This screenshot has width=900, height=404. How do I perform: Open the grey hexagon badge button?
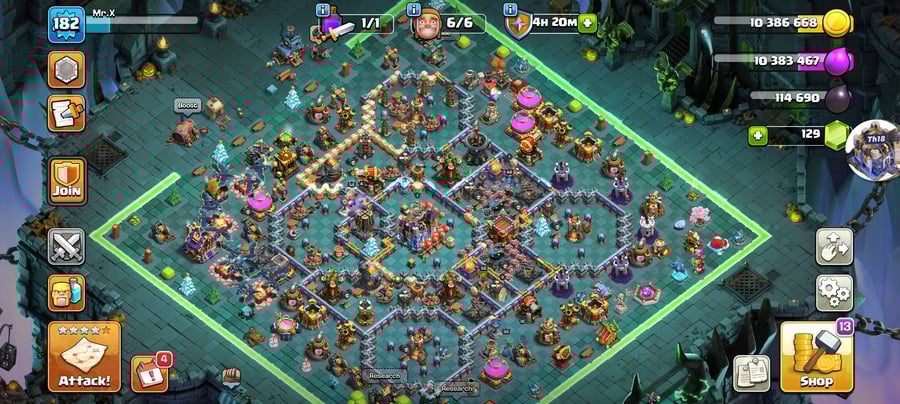click(67, 70)
